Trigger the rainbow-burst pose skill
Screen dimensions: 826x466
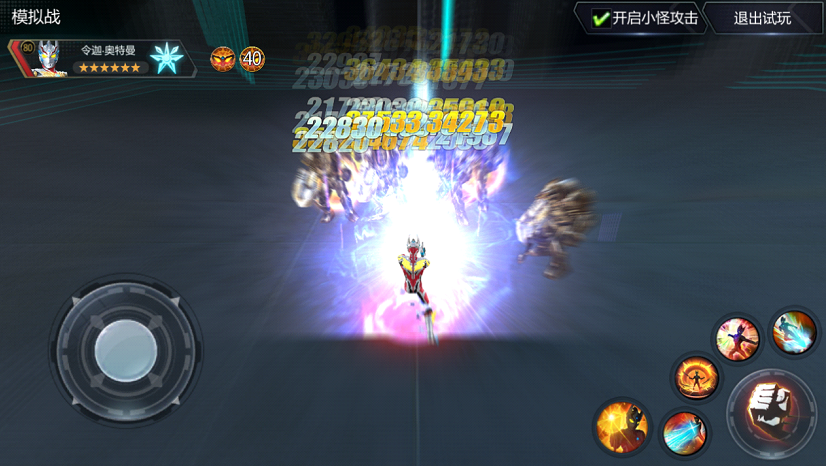pos(737,338)
